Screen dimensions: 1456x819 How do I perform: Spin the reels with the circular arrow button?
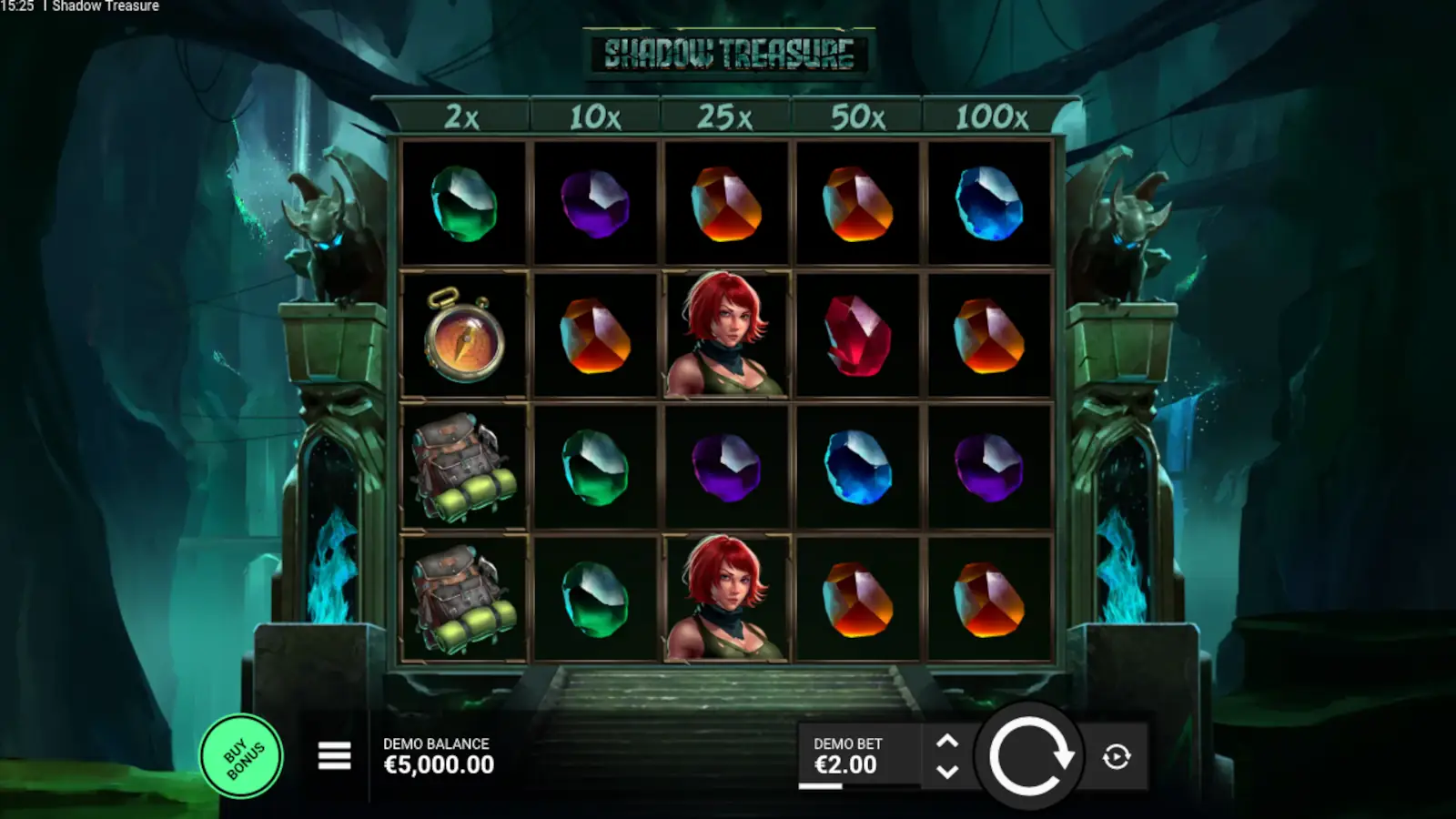1031,756
